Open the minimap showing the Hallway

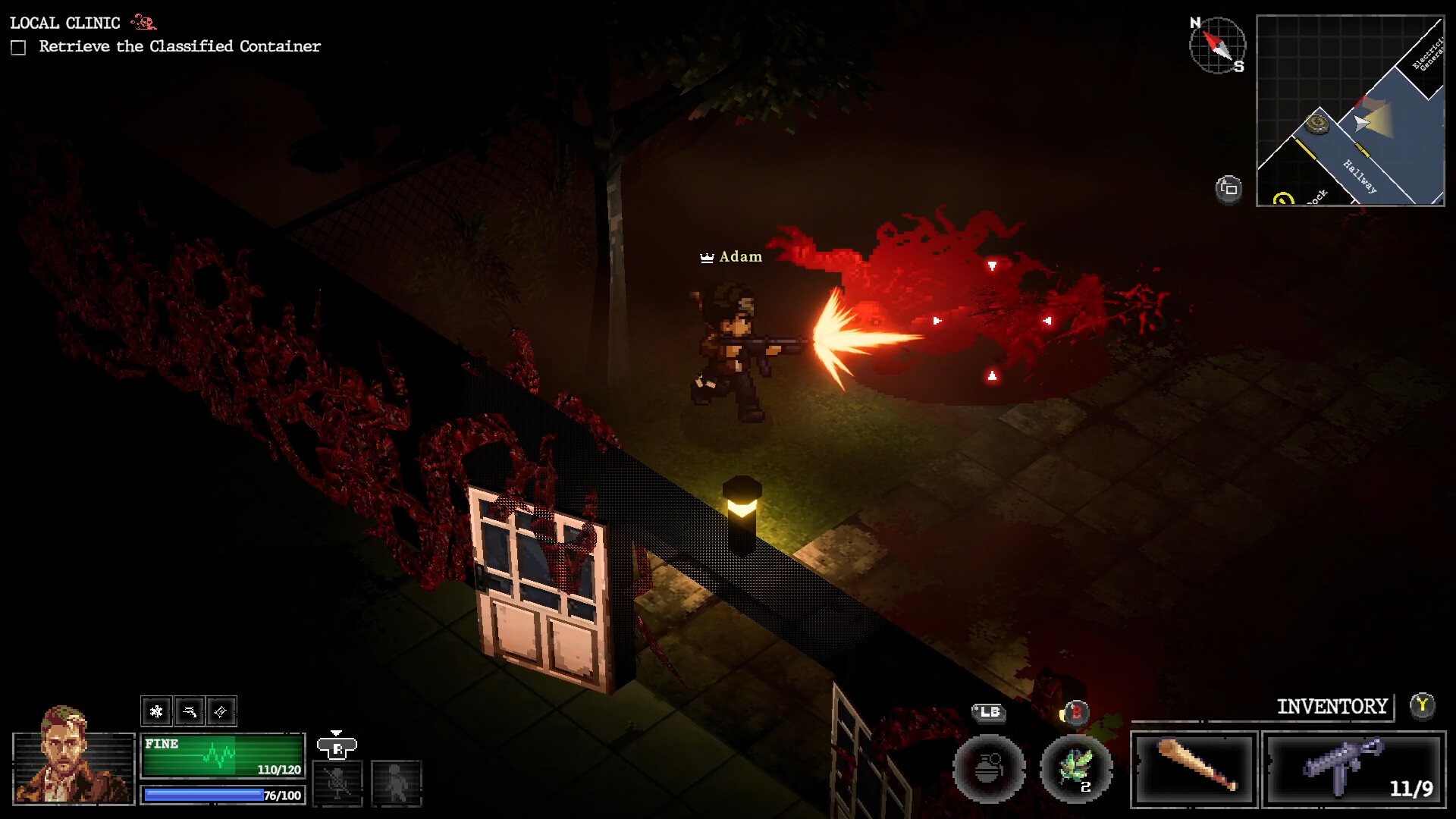1350,111
